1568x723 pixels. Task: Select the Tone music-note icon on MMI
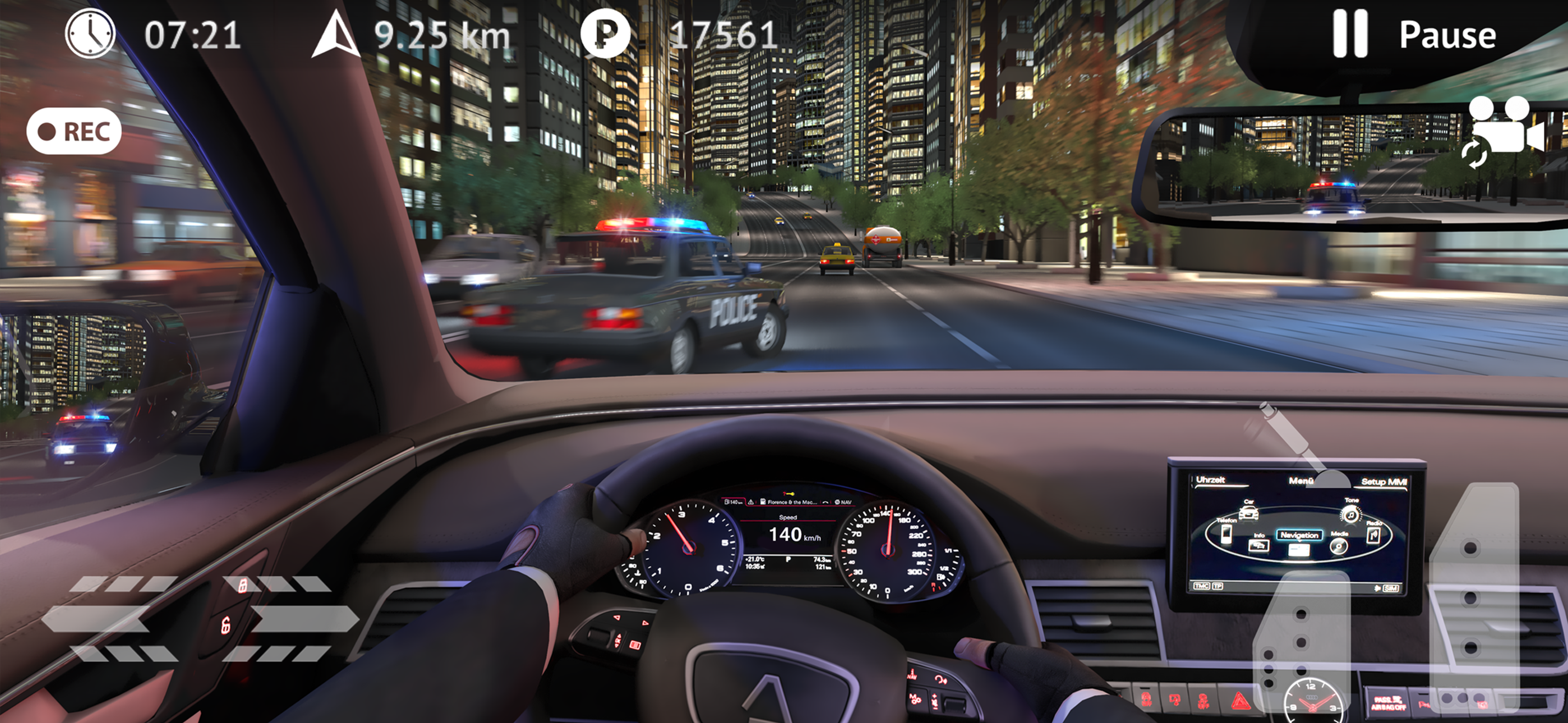[1352, 516]
